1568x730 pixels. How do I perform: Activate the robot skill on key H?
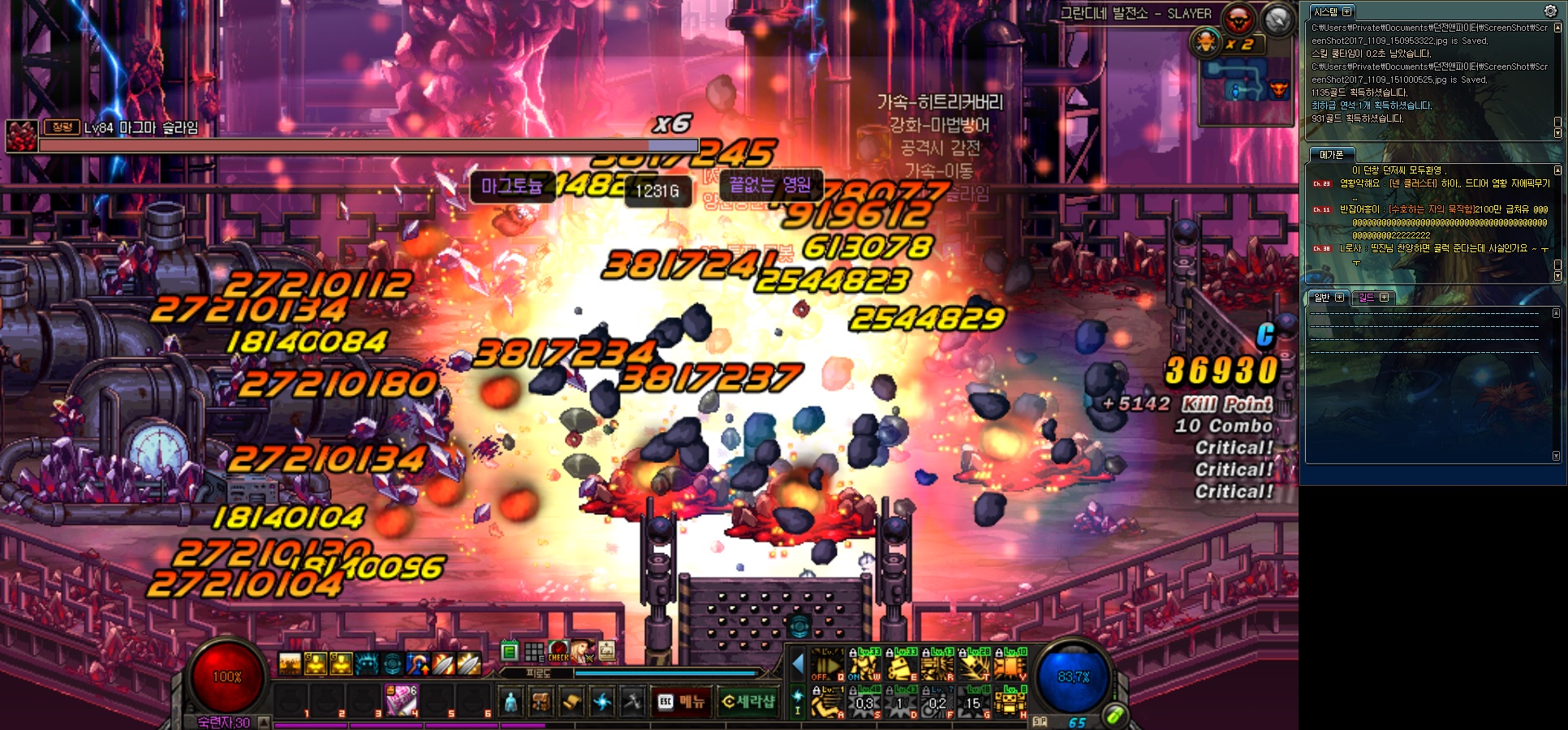click(x=1010, y=702)
